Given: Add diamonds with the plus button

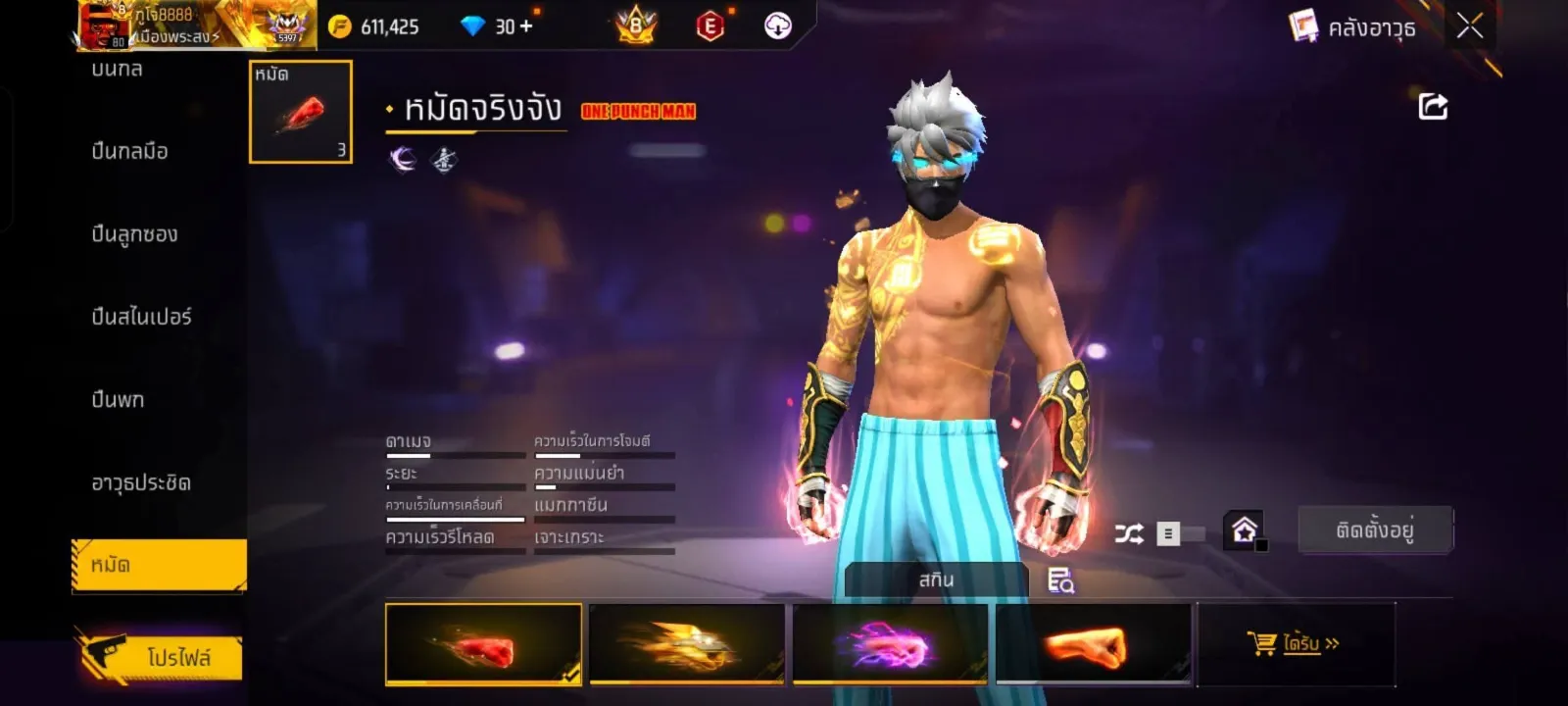Looking at the screenshot, I should (526, 26).
